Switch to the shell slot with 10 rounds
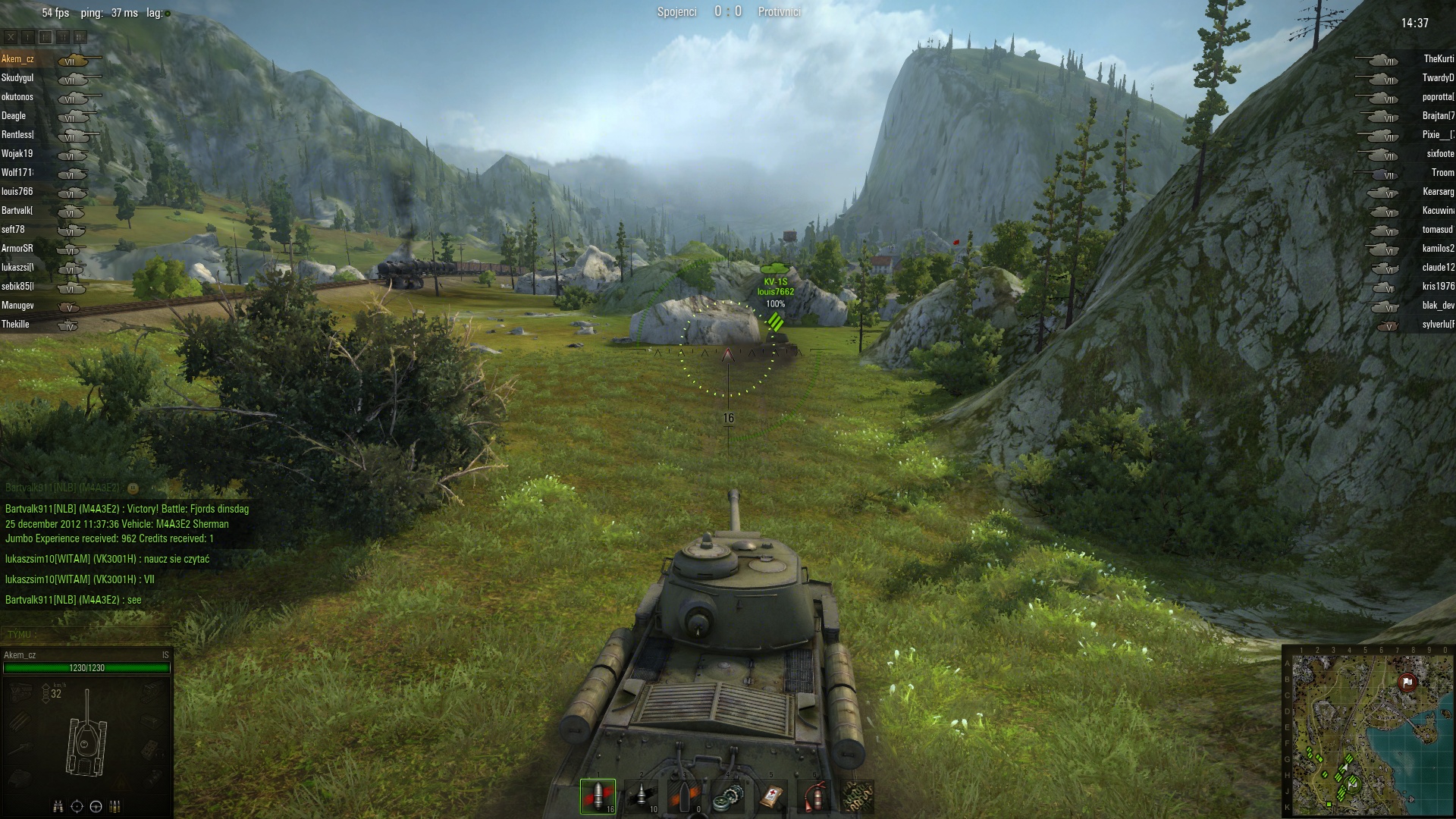1456x819 pixels. (642, 796)
